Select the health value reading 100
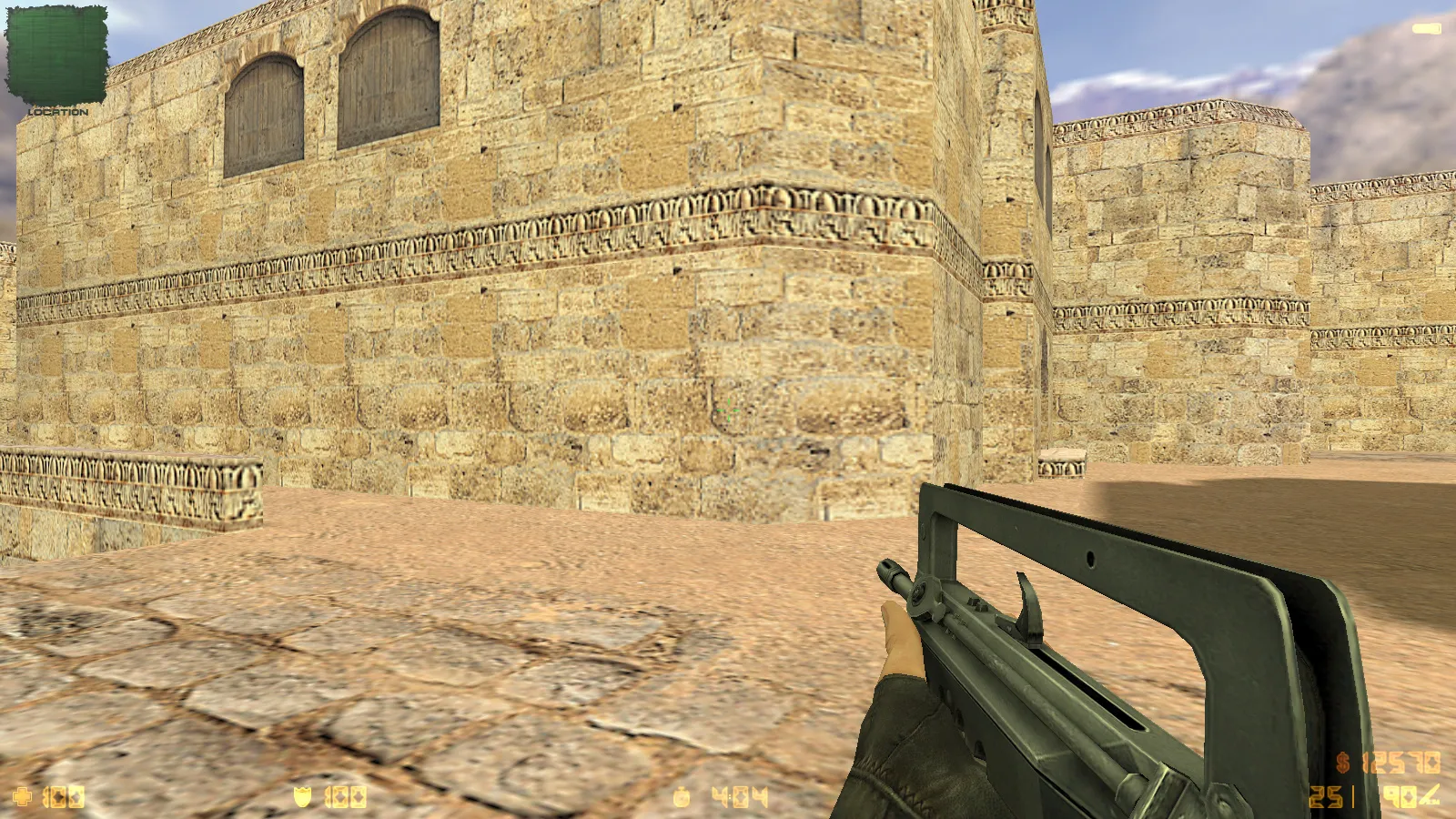The width and height of the screenshot is (1456, 819). [62, 797]
